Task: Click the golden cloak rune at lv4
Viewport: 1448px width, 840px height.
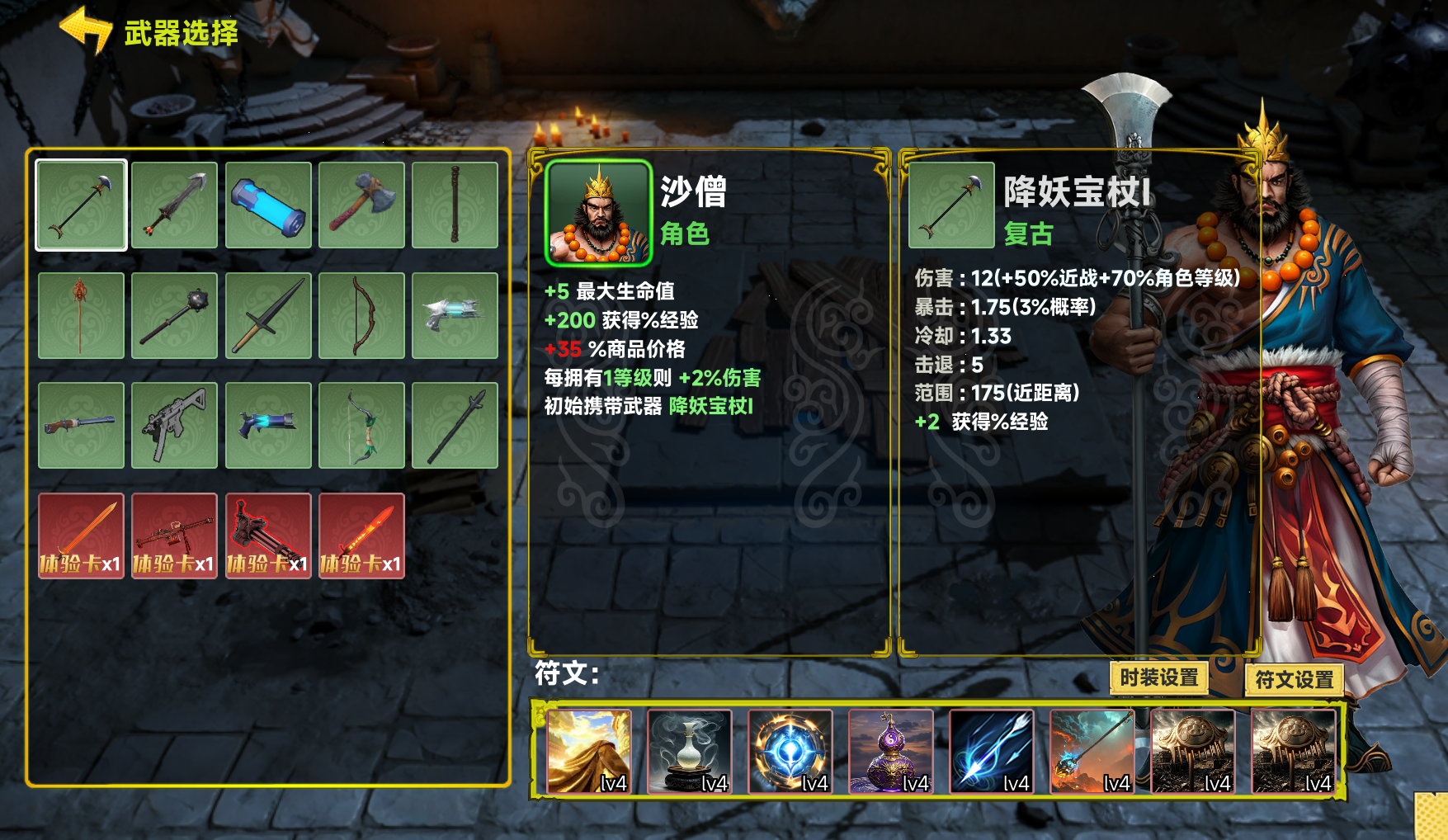Action: 589,753
